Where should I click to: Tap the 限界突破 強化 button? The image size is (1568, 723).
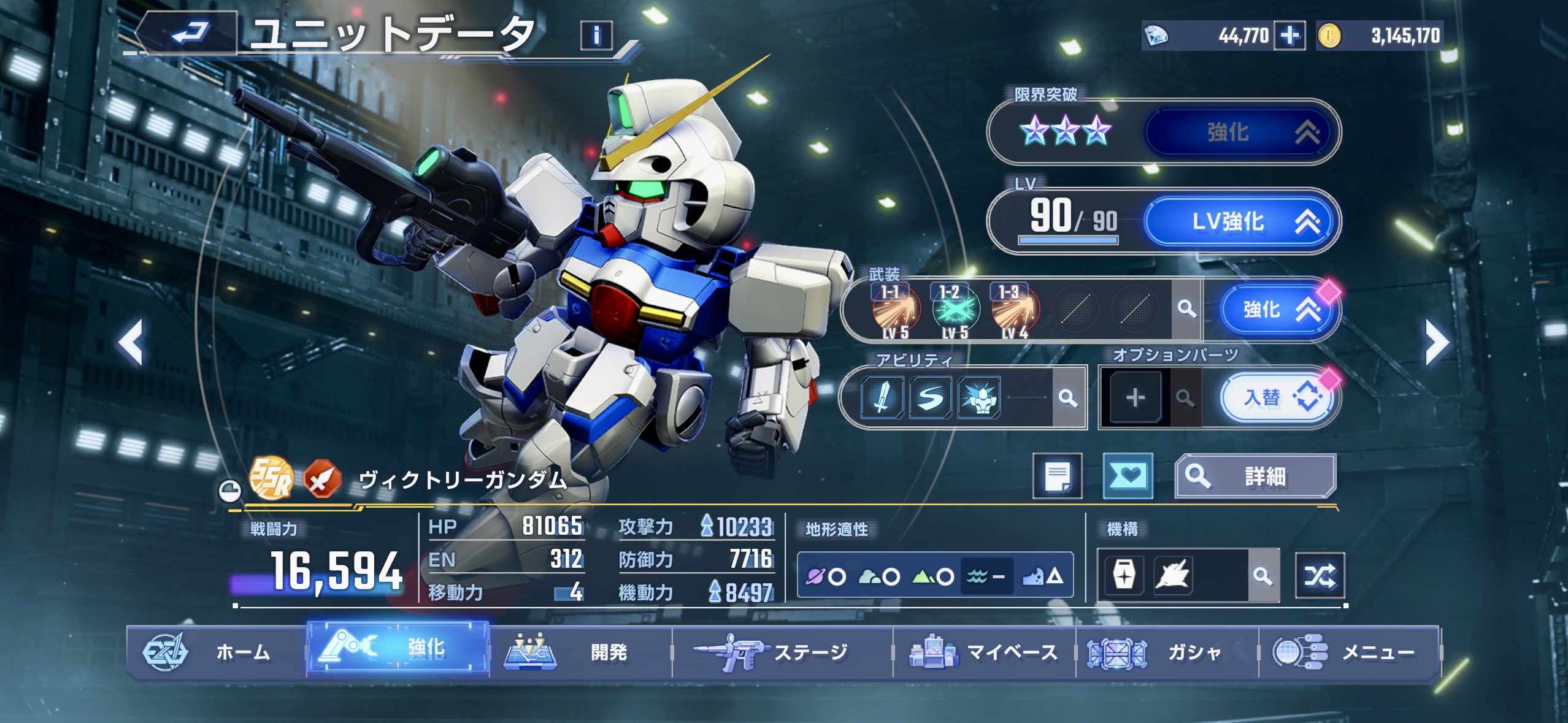(1239, 132)
